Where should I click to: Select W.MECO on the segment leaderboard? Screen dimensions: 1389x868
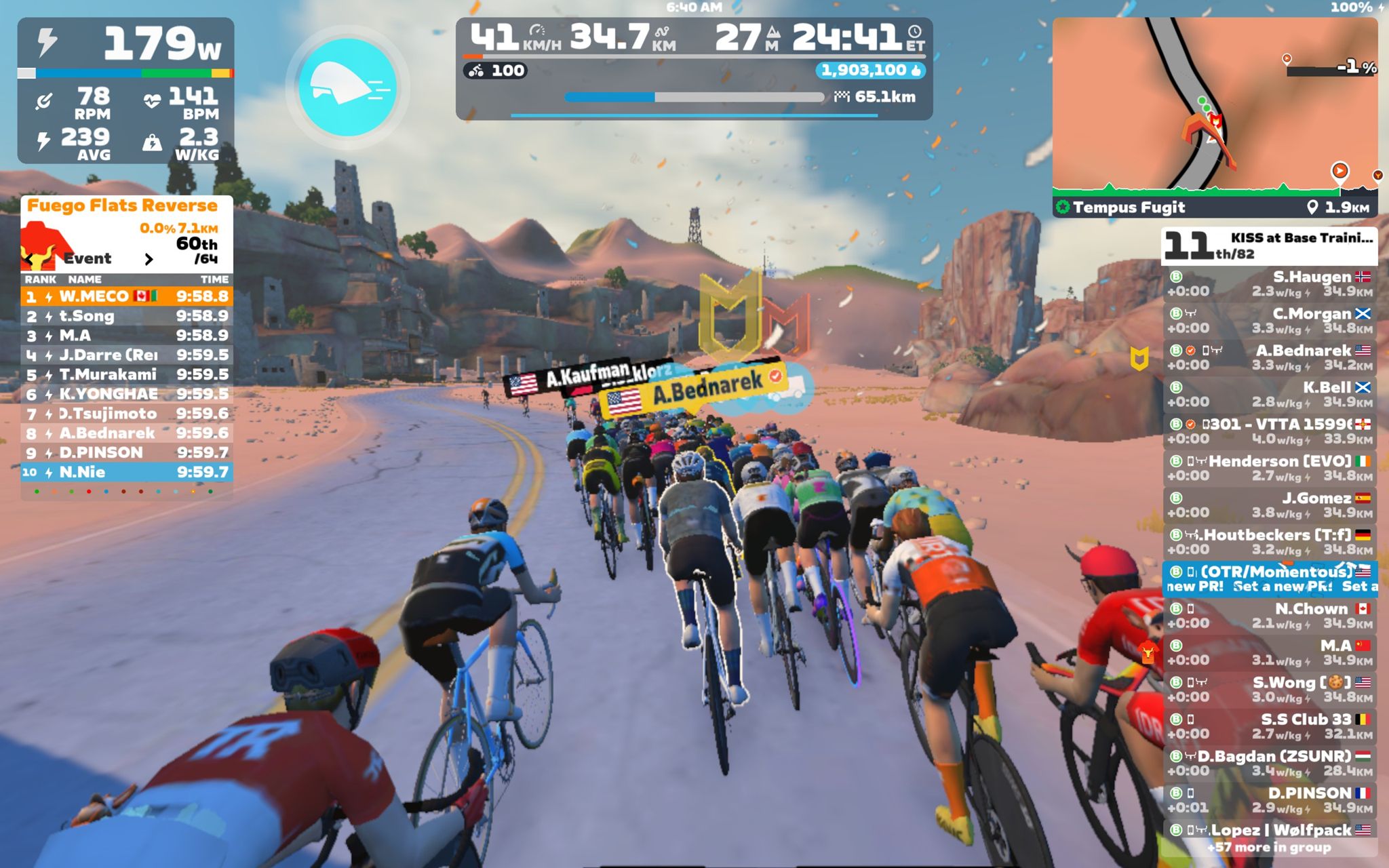127,296
